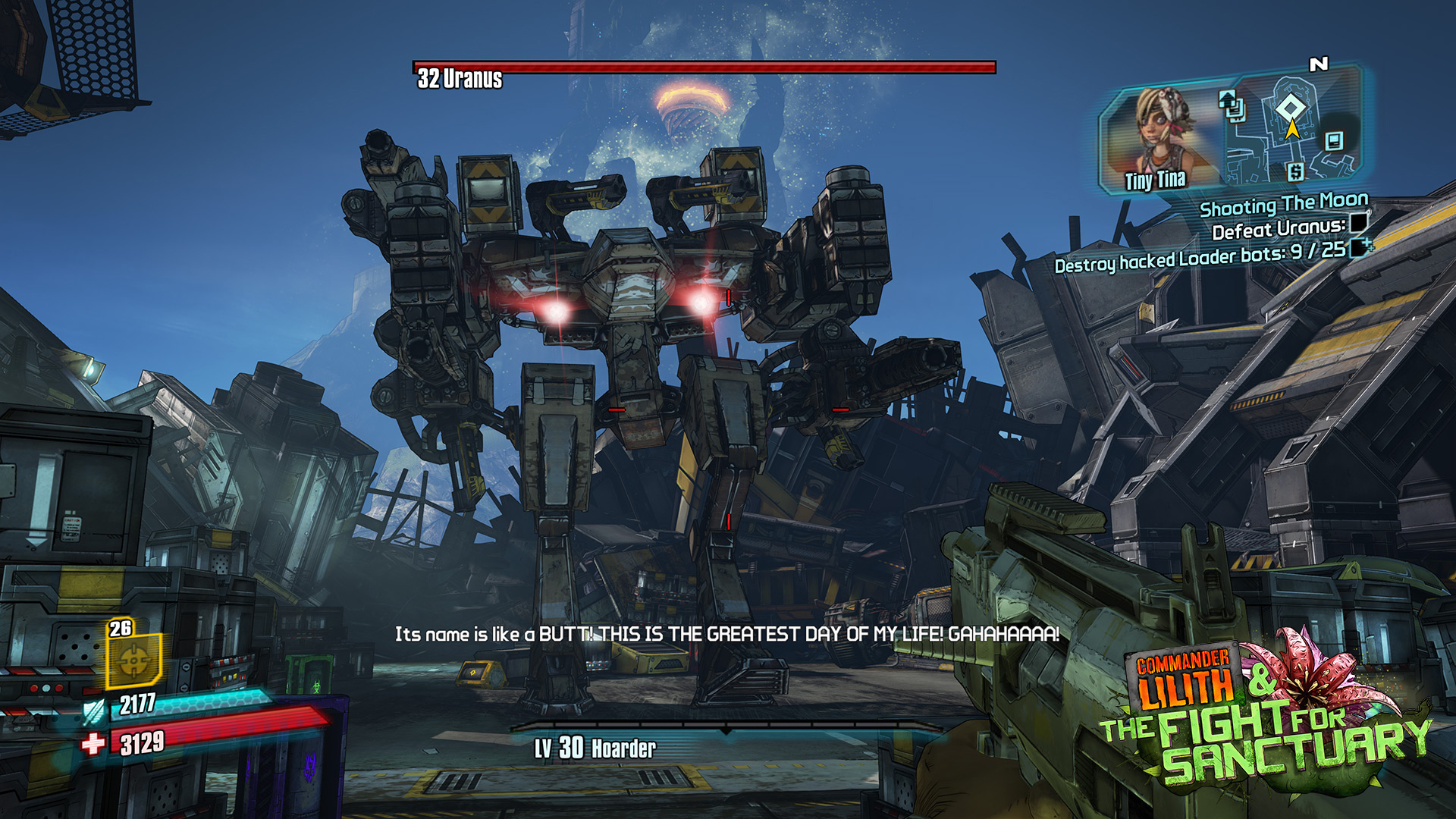Tick the Destroy hacked Loader bots checkbox

1360,247
